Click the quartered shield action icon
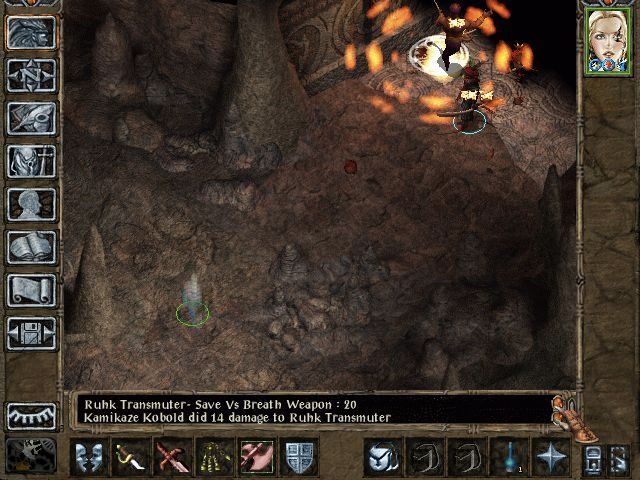The height and width of the screenshot is (480, 640). [298, 458]
